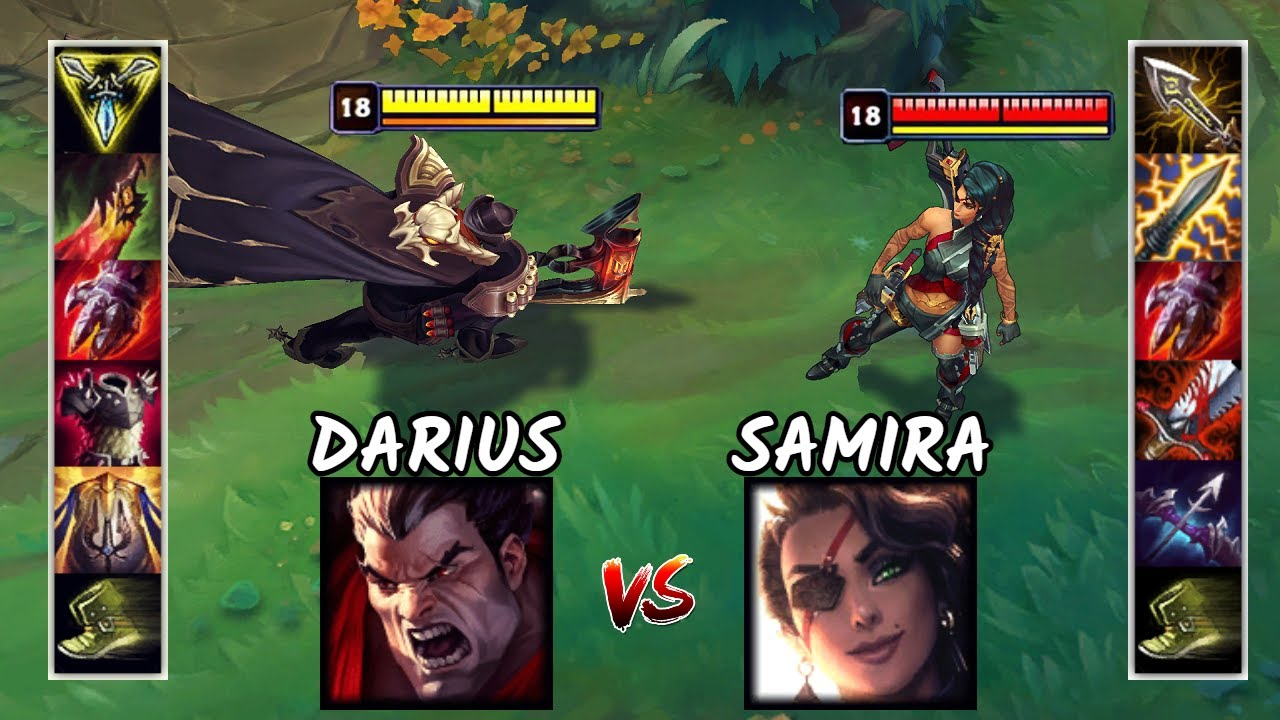This screenshot has width=1280, height=720.
Task: Click Samira's red health bar
Action: tap(1000, 110)
